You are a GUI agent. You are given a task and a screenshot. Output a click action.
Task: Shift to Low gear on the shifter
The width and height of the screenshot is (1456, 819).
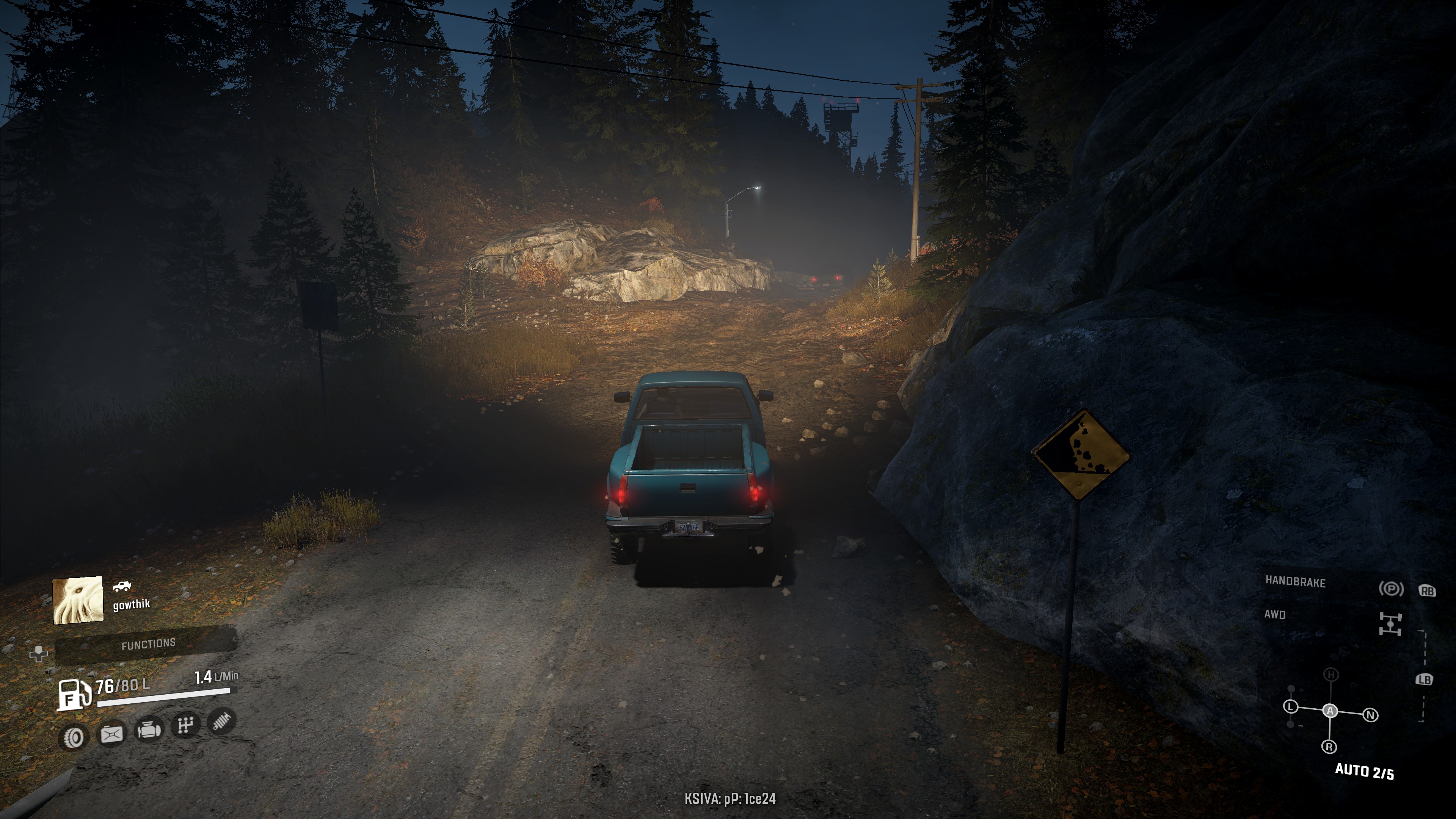click(1290, 706)
